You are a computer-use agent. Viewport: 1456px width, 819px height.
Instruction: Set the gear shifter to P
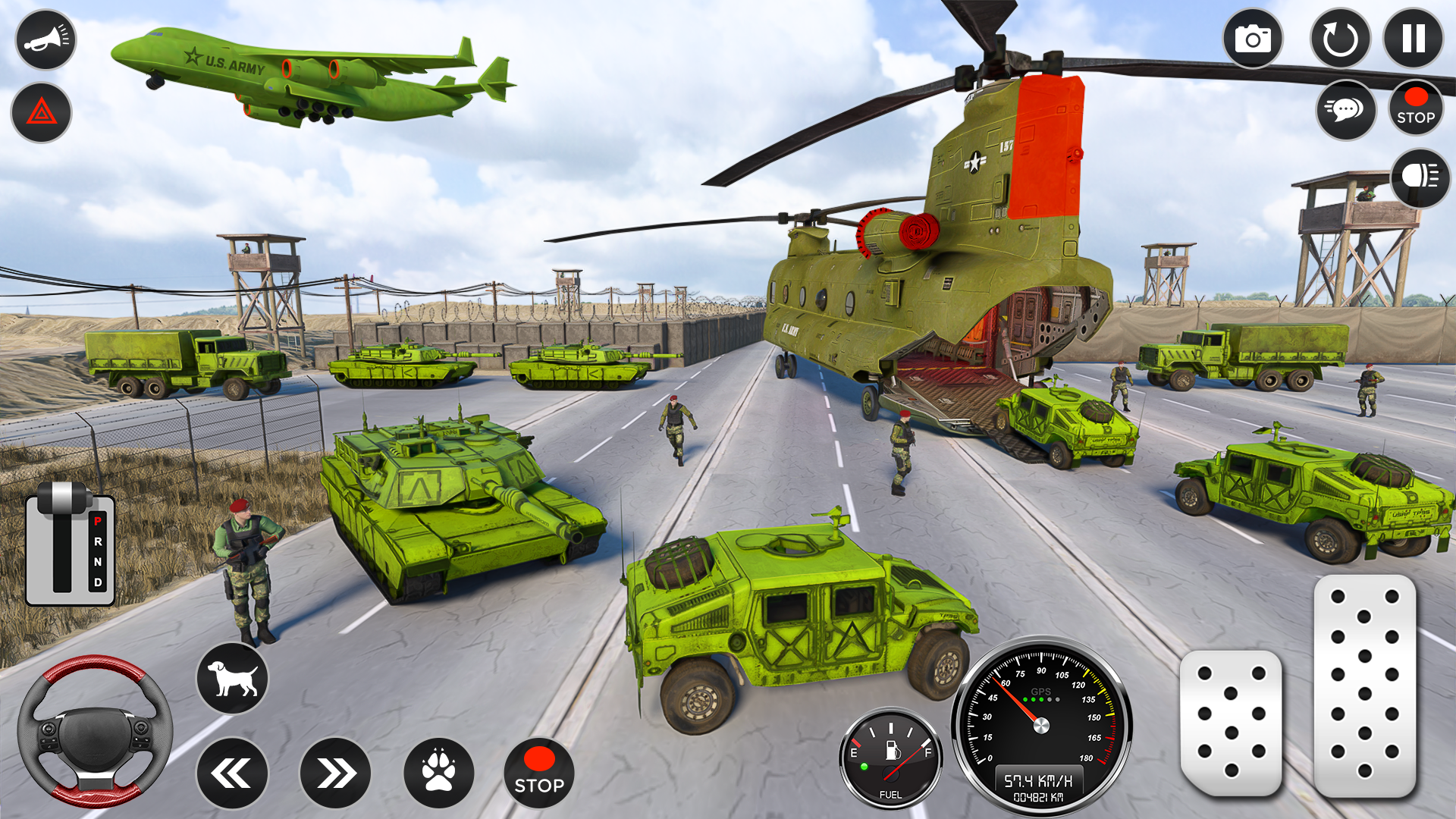(97, 521)
